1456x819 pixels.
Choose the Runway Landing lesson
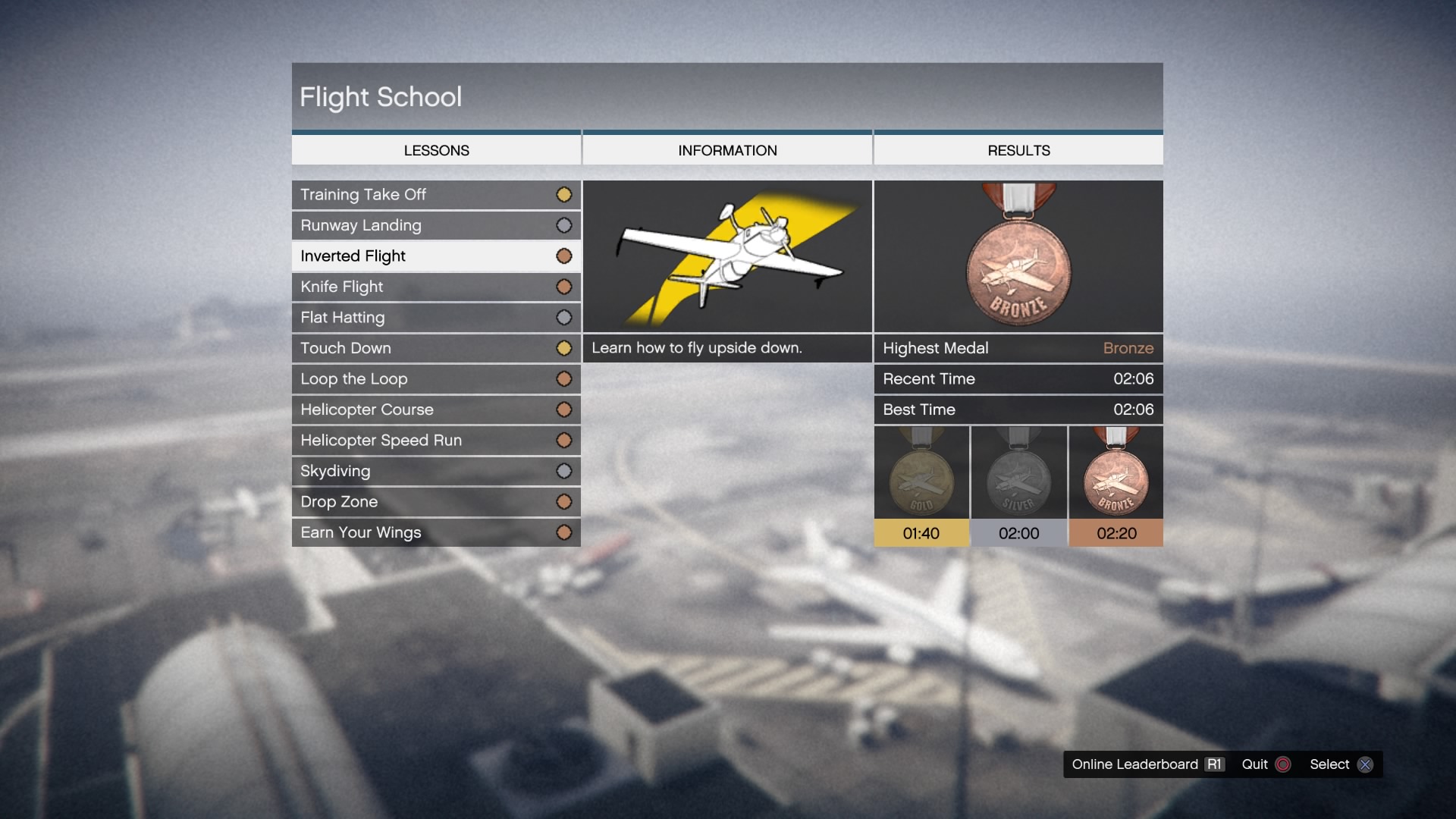pyautogui.click(x=436, y=225)
